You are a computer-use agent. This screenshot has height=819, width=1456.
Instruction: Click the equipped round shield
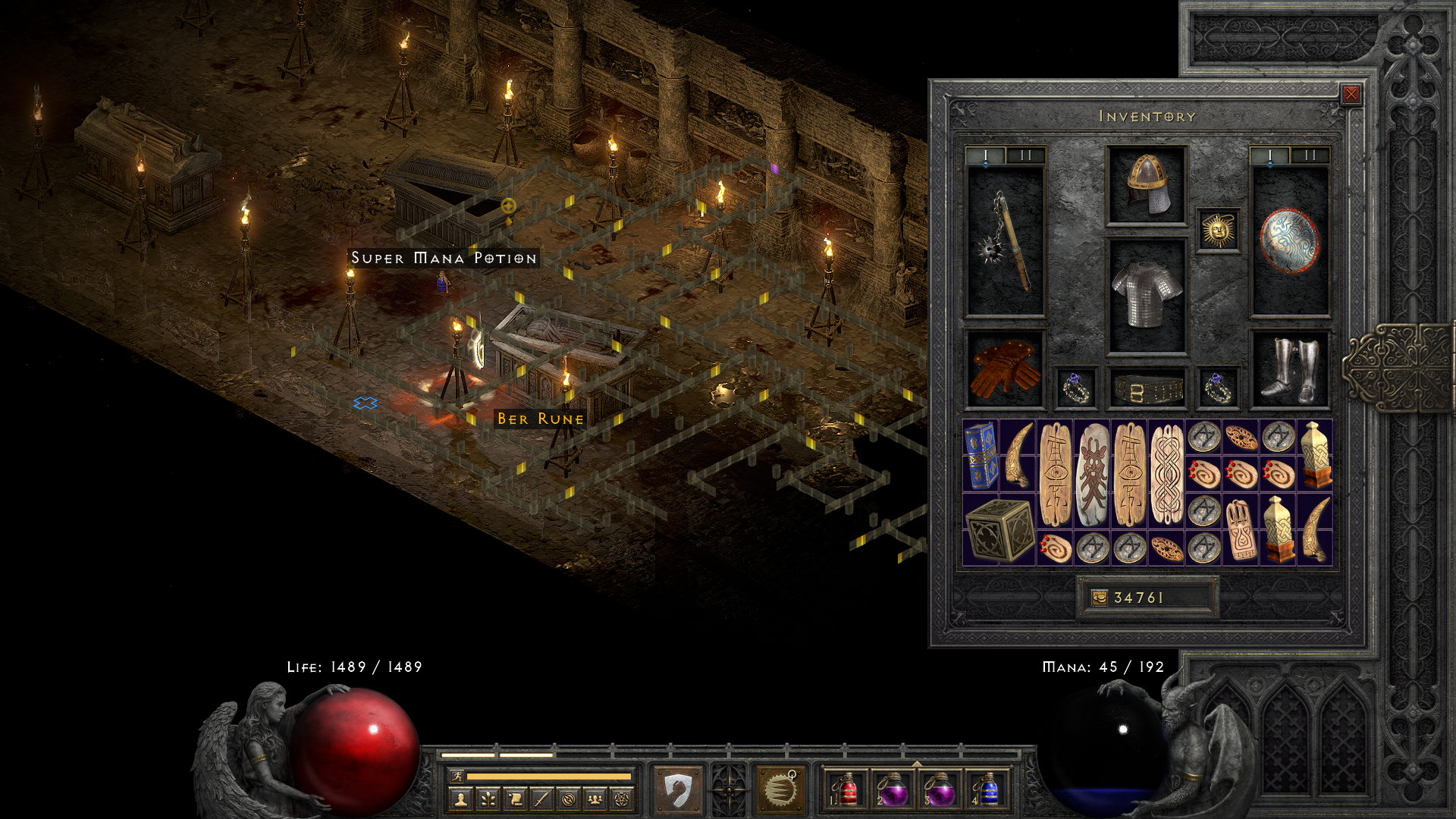(1289, 241)
